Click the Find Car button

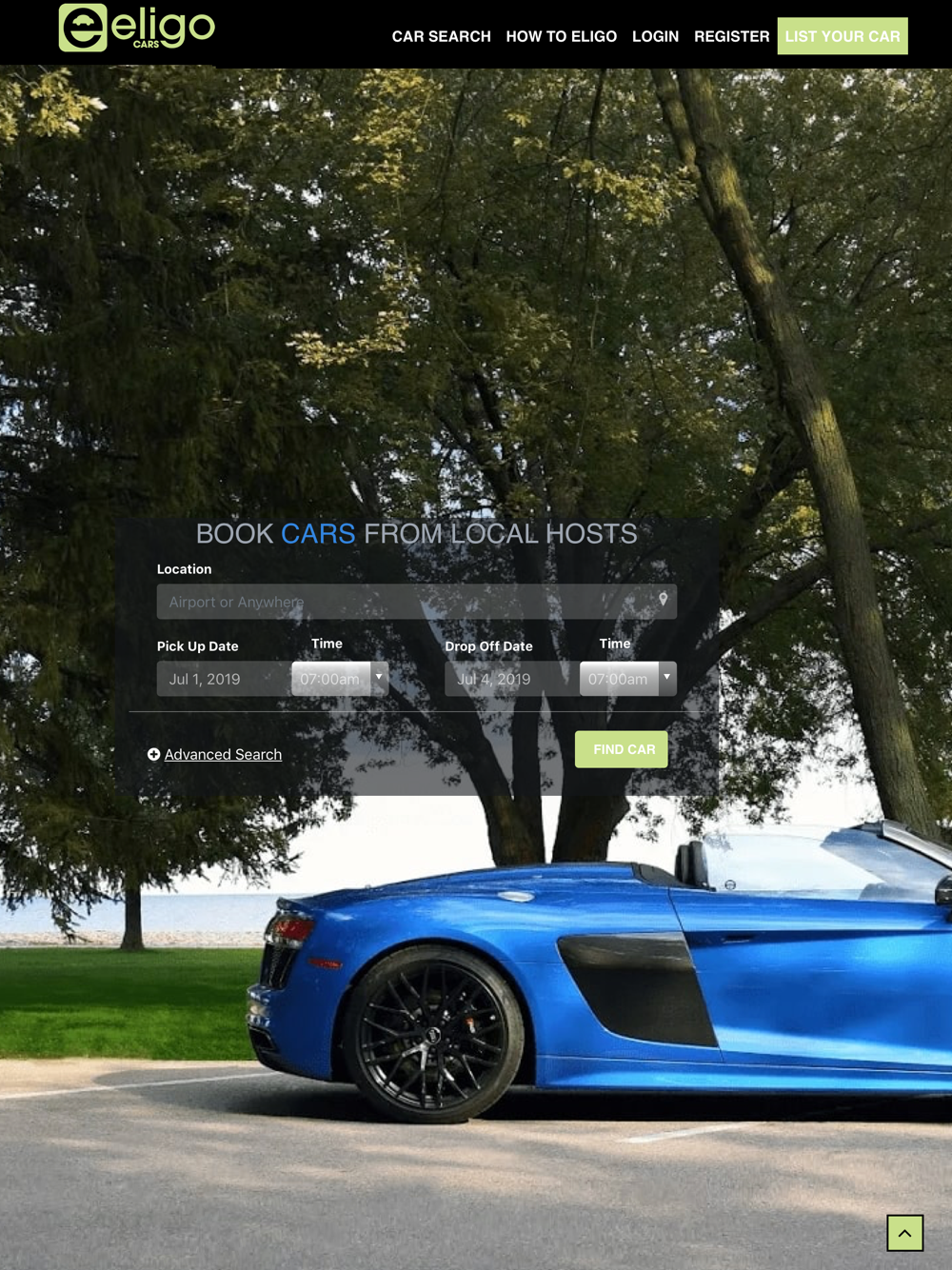[x=622, y=749]
